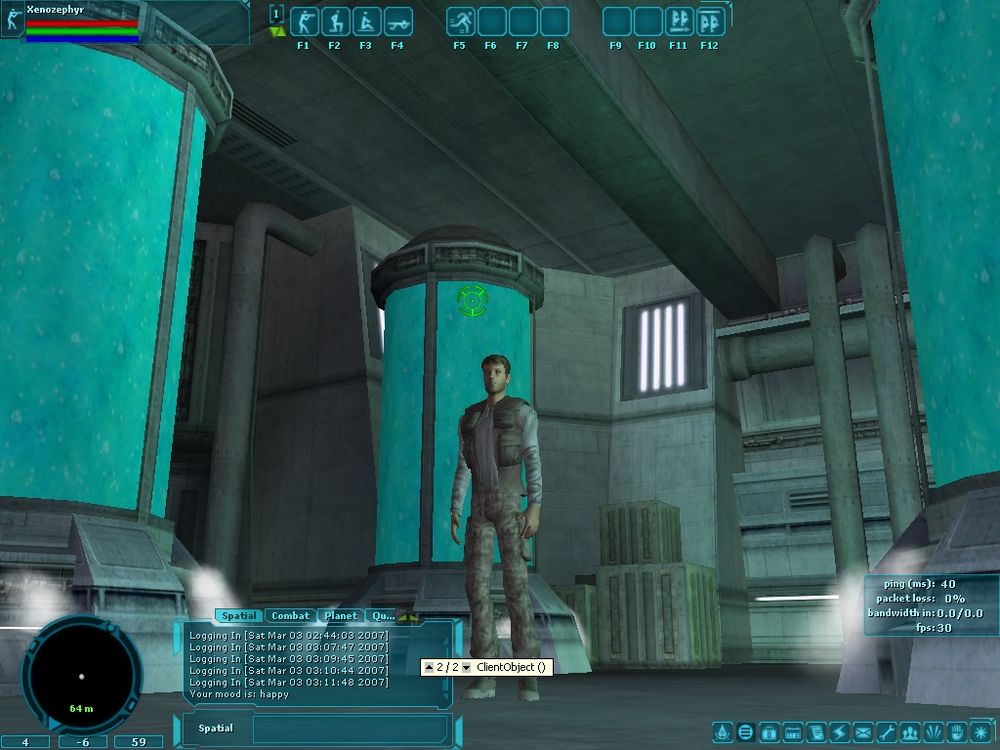Click the chat text input field
Screen dimensions: 1000x750
pyautogui.click(x=350, y=728)
